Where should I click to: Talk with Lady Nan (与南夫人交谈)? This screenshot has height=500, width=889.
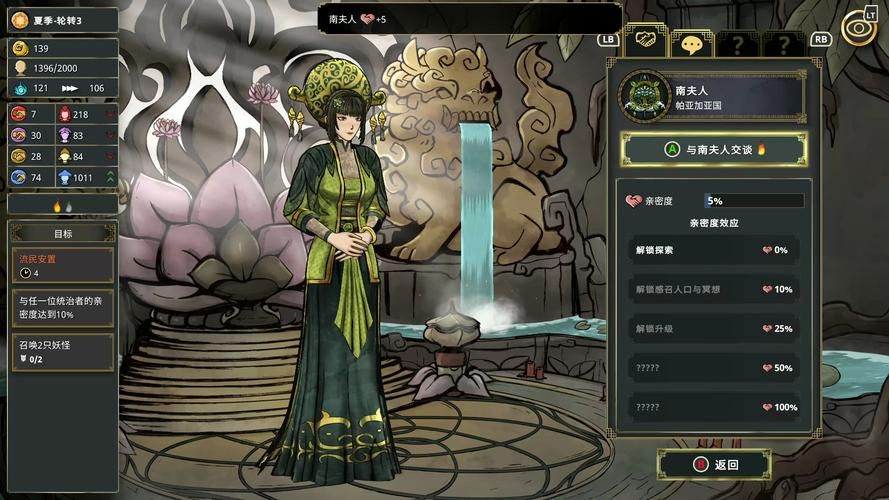(714, 150)
